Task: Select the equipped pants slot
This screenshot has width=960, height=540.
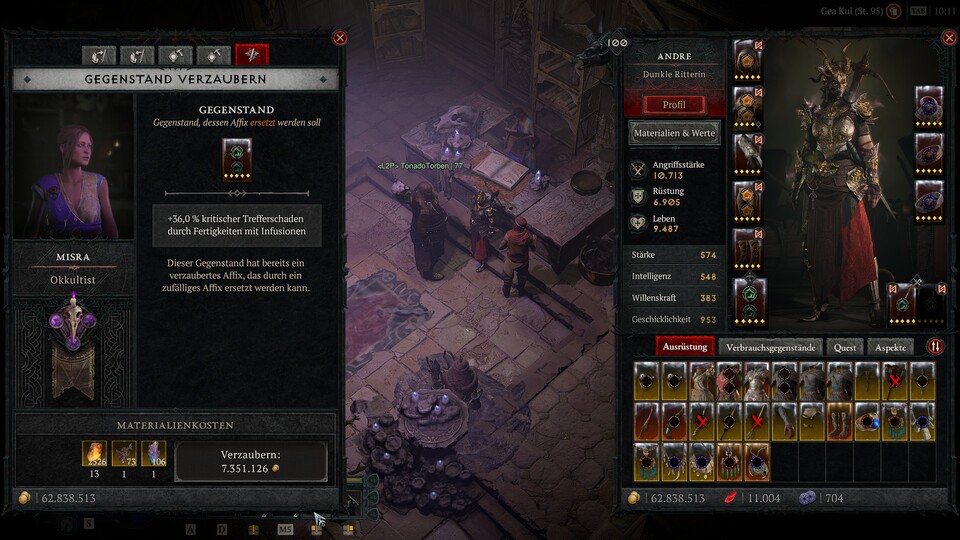Action: [749, 200]
